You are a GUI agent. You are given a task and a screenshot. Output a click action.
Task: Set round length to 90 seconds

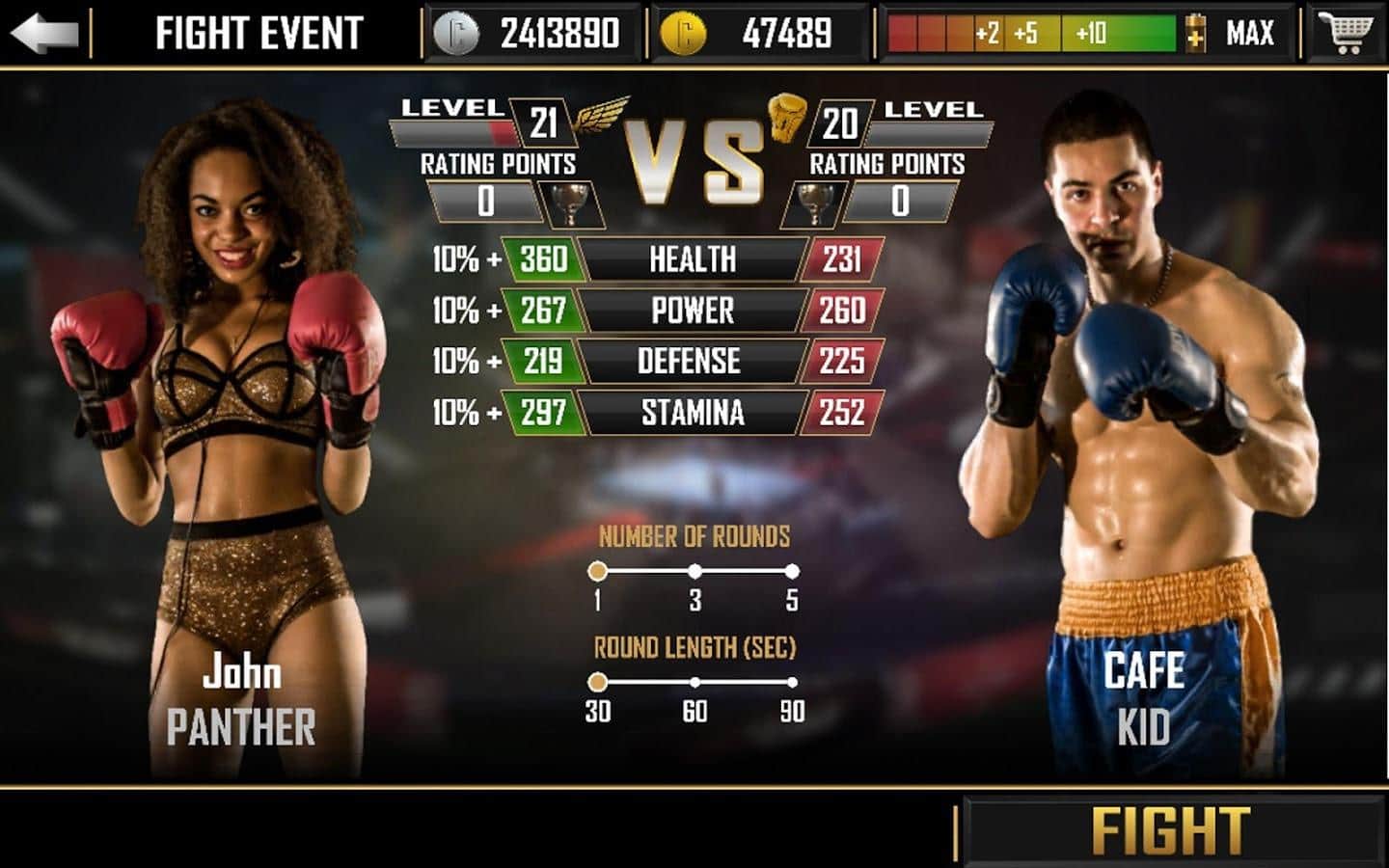click(792, 683)
